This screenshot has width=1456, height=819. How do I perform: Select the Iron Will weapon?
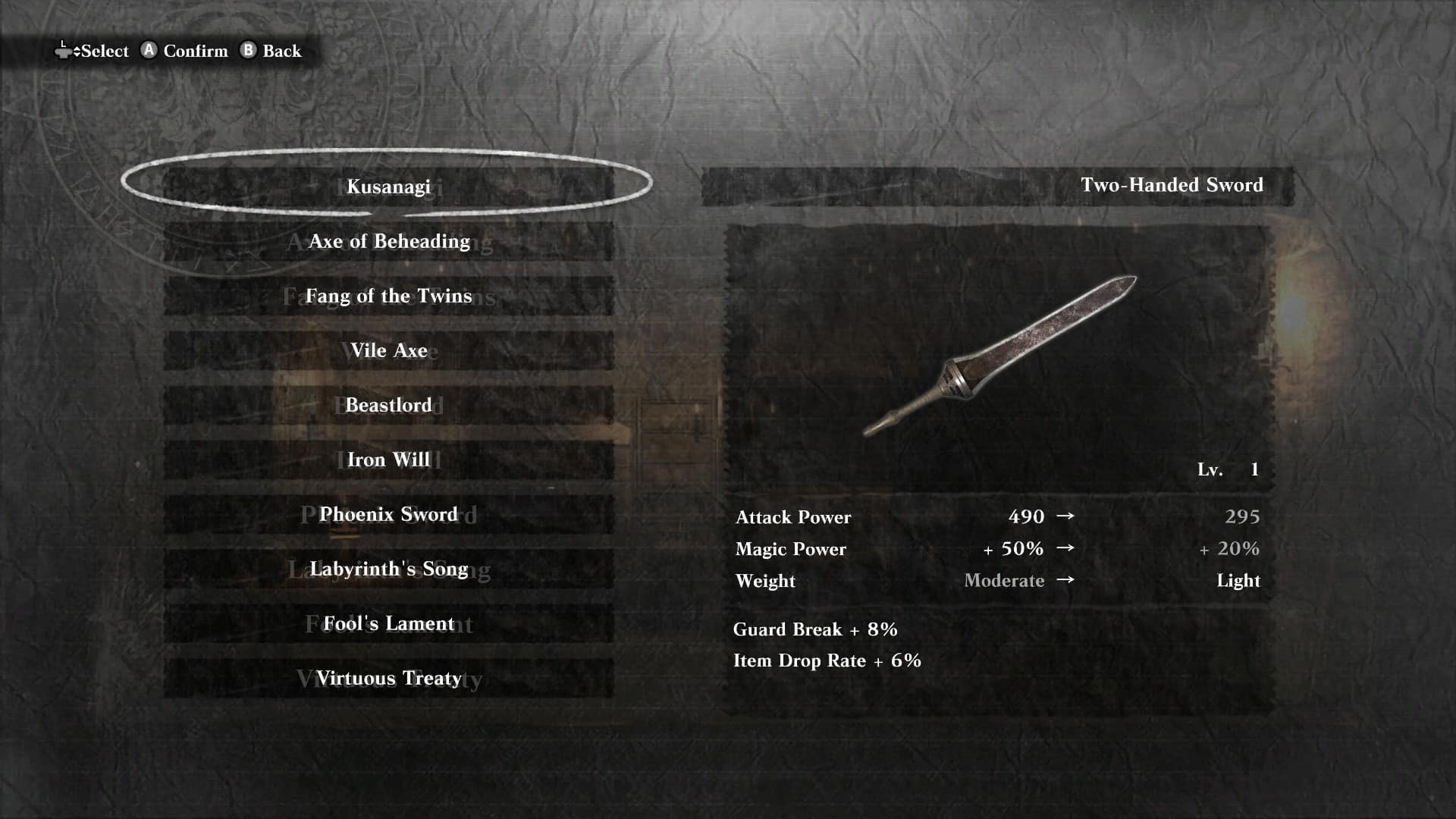(x=388, y=460)
